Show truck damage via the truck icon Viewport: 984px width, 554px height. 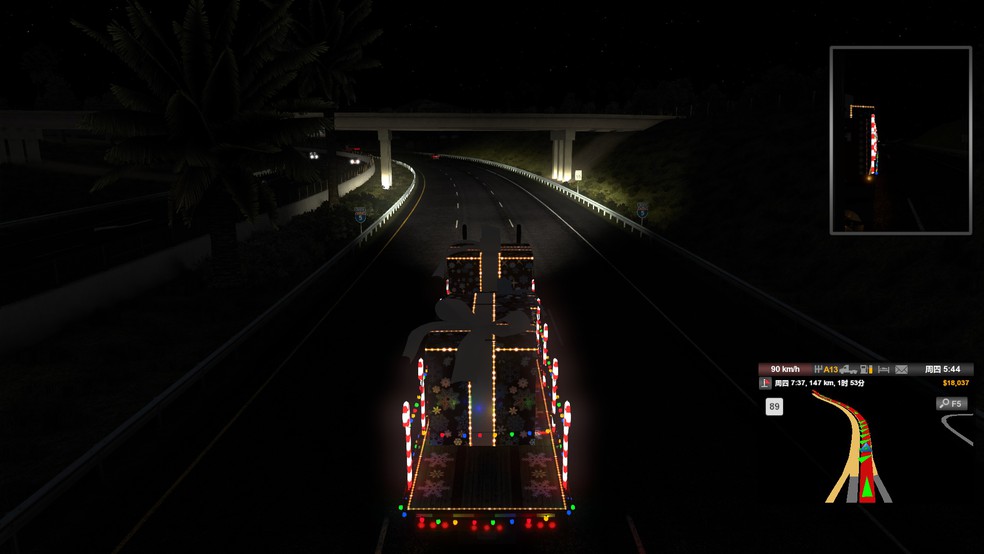[846, 370]
